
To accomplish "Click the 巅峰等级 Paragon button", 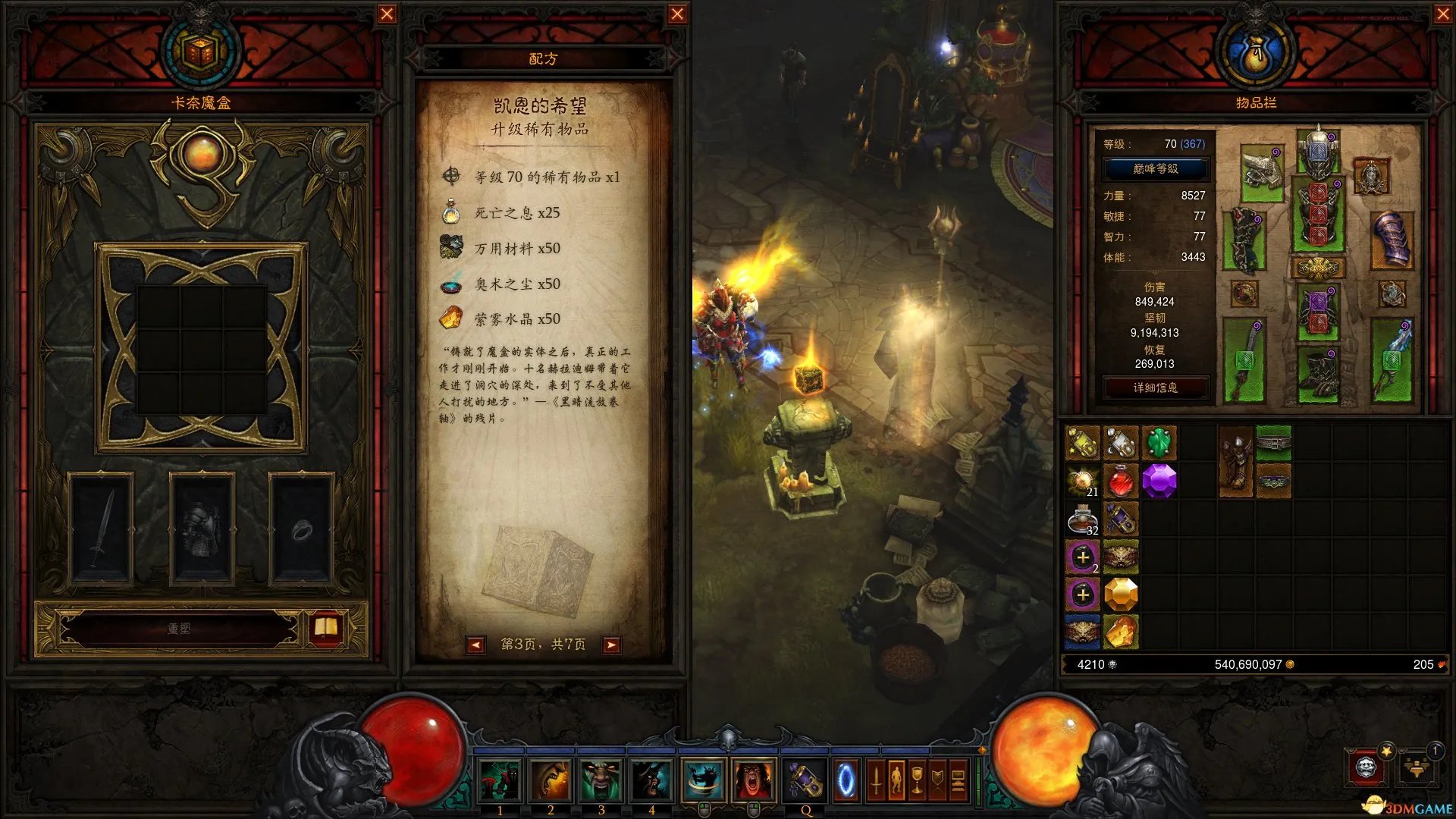I will pos(1156,168).
